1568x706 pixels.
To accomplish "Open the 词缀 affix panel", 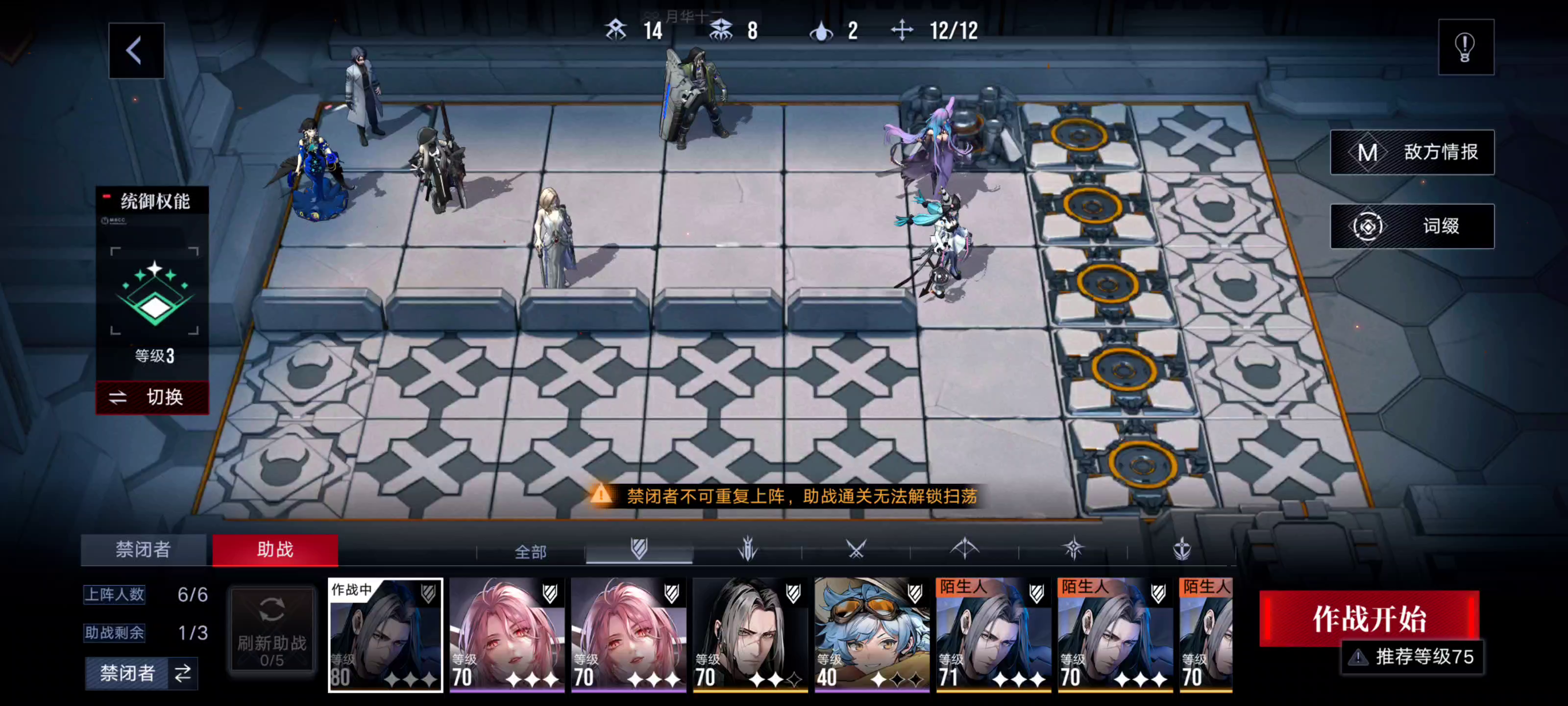I will click(1412, 226).
